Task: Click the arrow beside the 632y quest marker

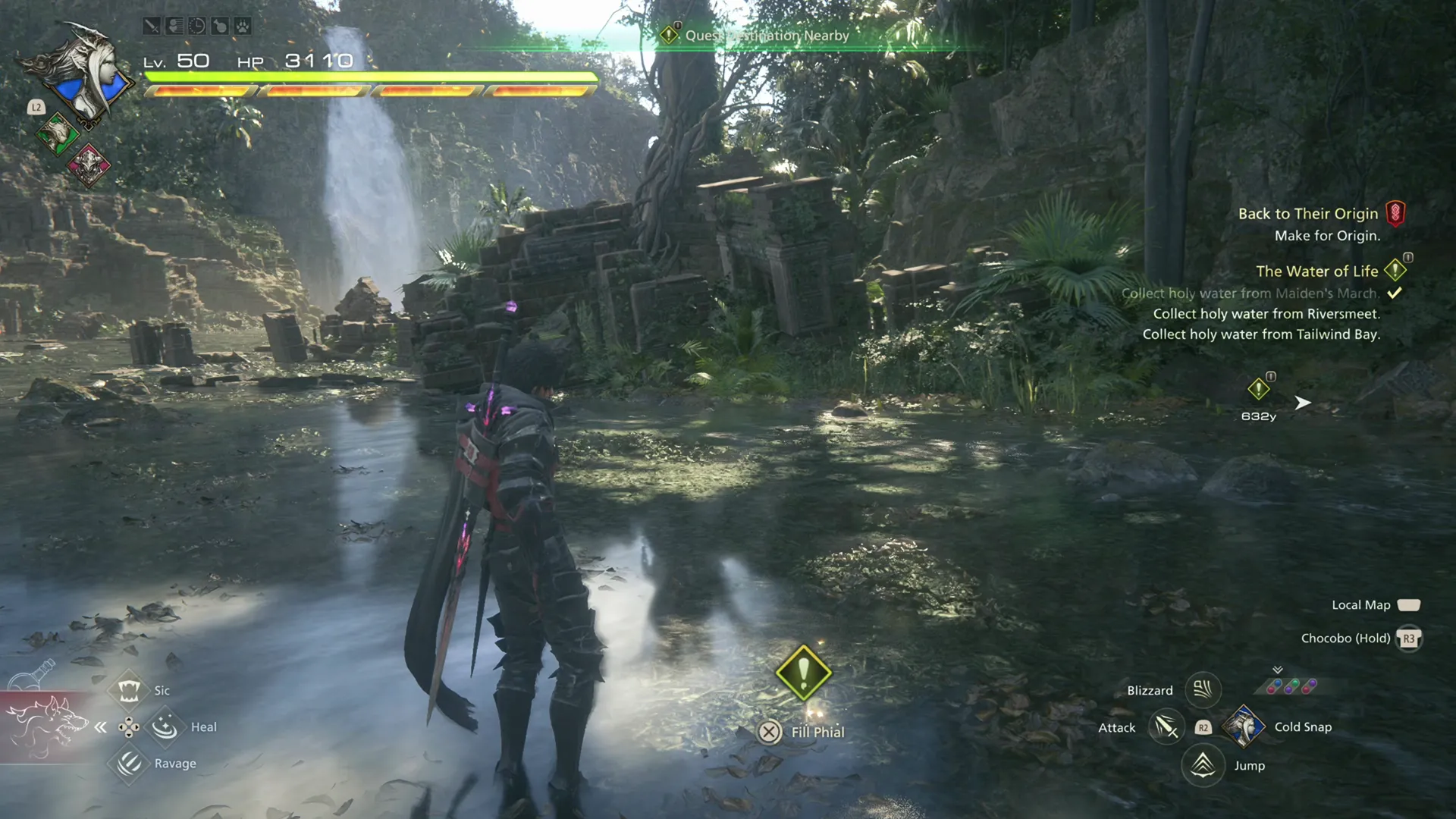Action: click(x=1302, y=403)
